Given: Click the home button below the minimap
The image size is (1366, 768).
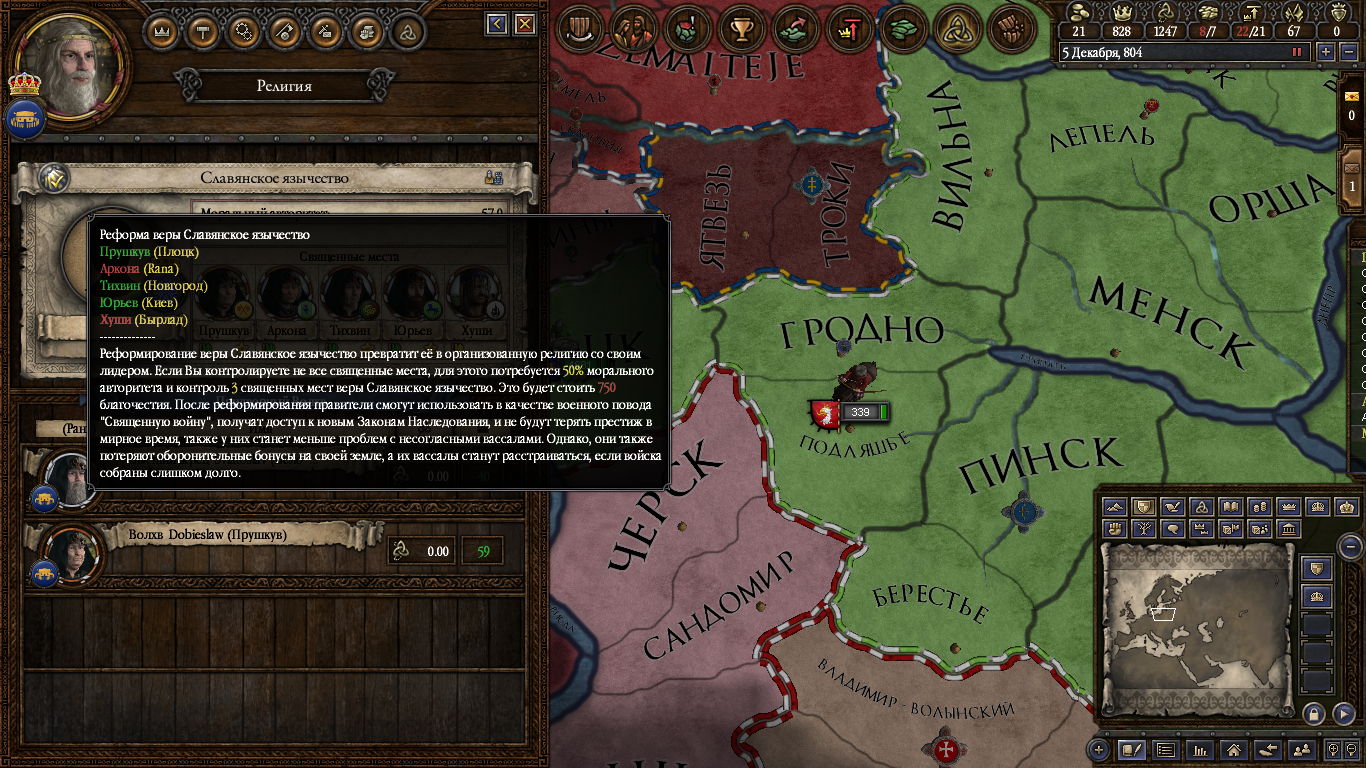Looking at the screenshot, I should click(x=1234, y=749).
